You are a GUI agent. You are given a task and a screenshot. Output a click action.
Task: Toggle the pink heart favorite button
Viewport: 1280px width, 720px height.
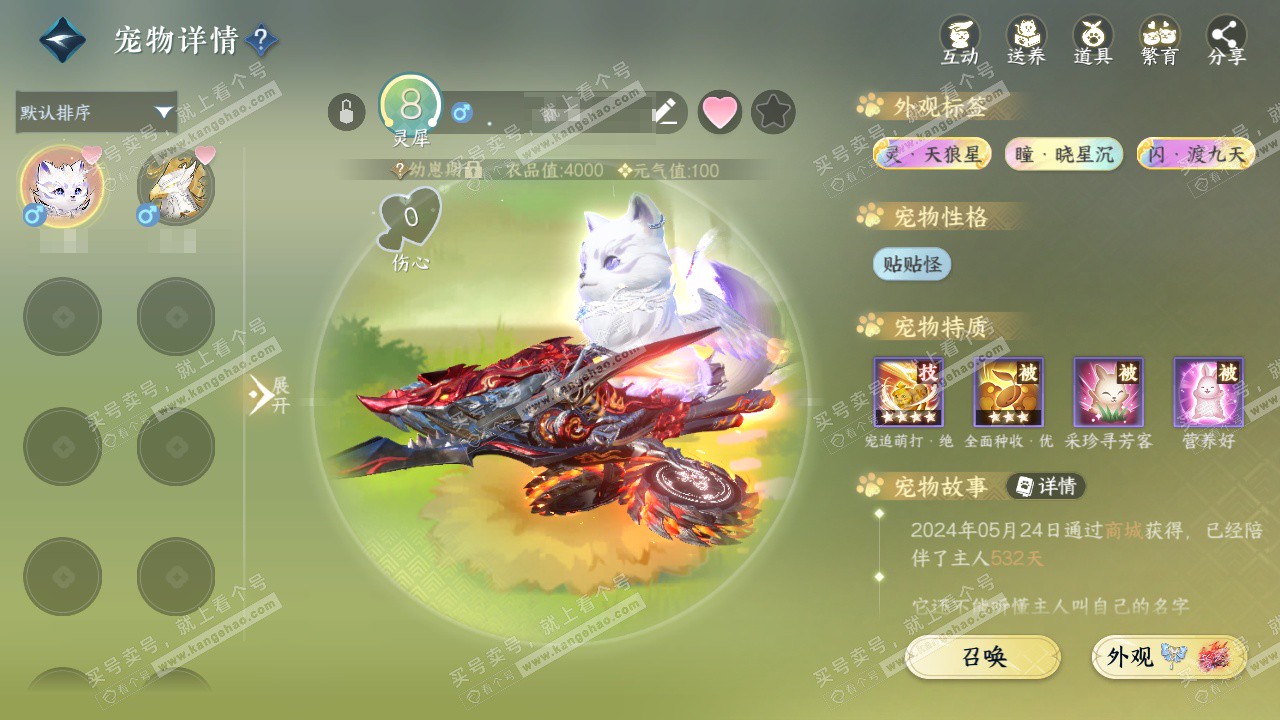(719, 112)
